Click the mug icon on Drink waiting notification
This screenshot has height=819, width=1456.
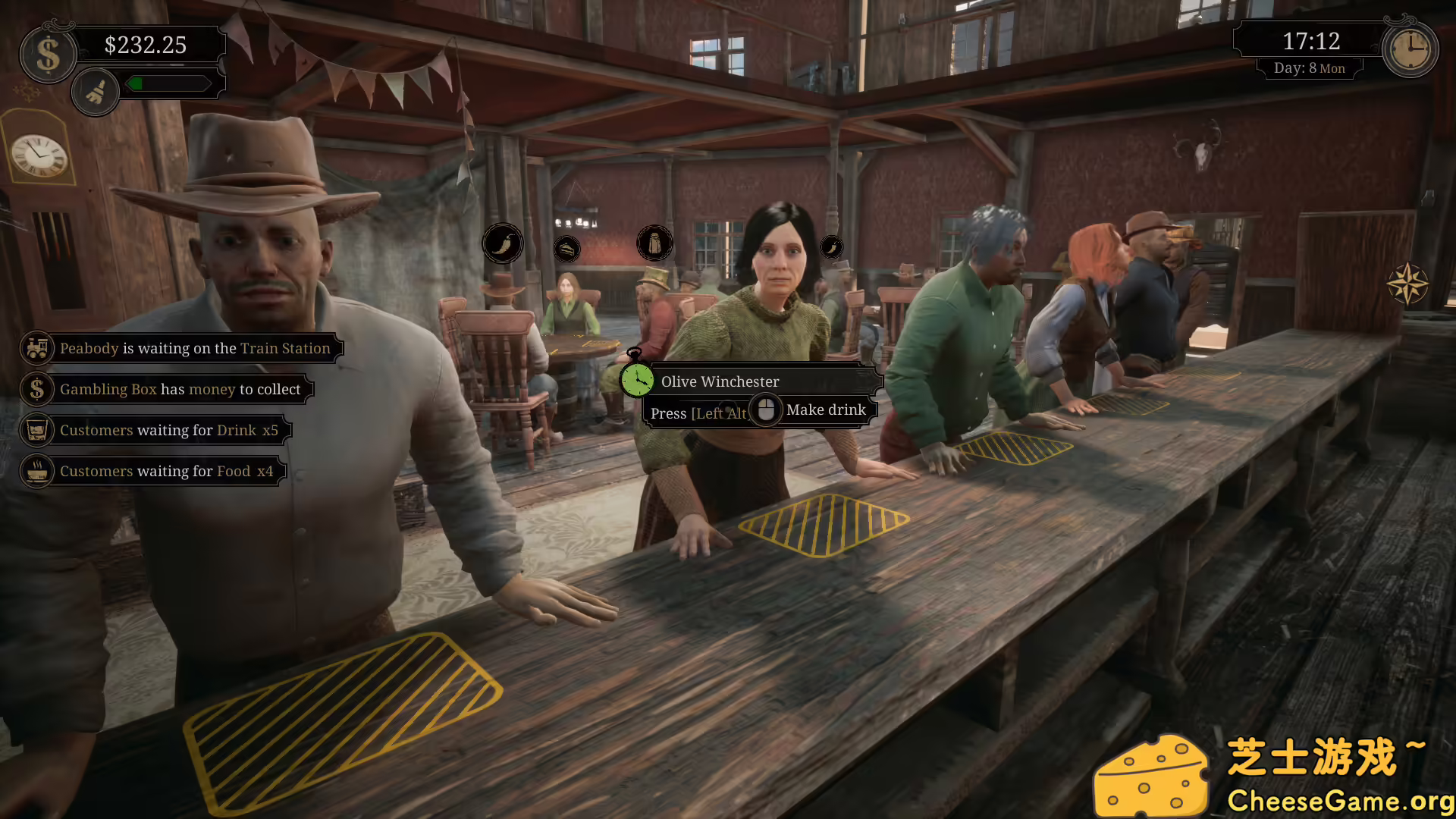[36, 430]
